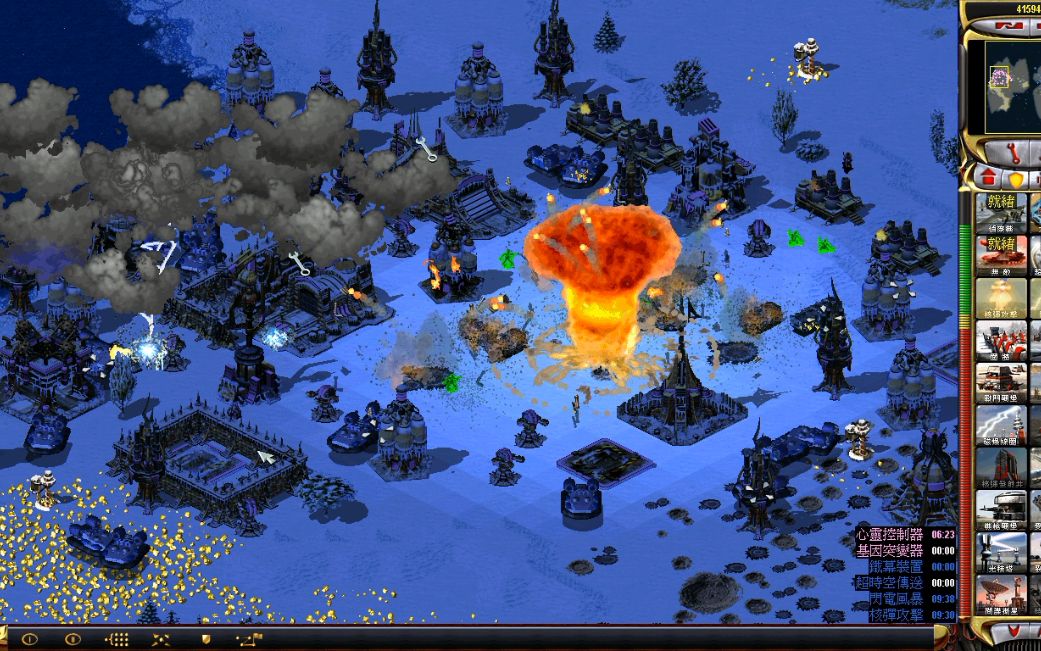The height and width of the screenshot is (651, 1041).
Task: Activate the repair wrench button
Action: point(1009,152)
